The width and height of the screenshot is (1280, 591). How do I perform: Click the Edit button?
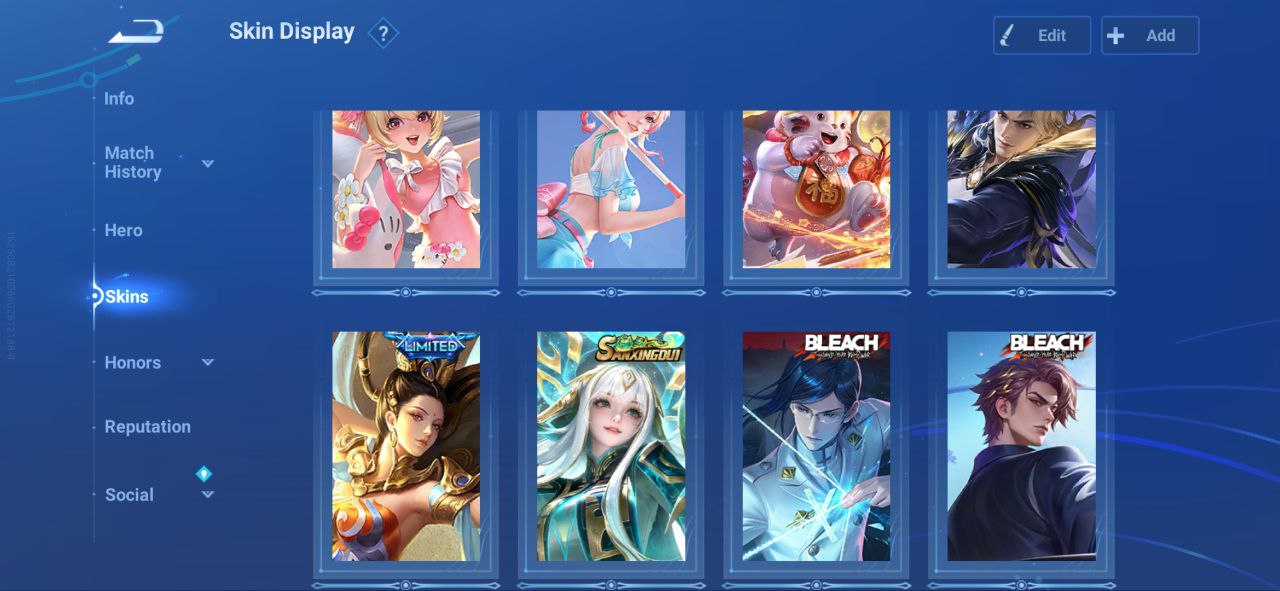pyautogui.click(x=1041, y=35)
